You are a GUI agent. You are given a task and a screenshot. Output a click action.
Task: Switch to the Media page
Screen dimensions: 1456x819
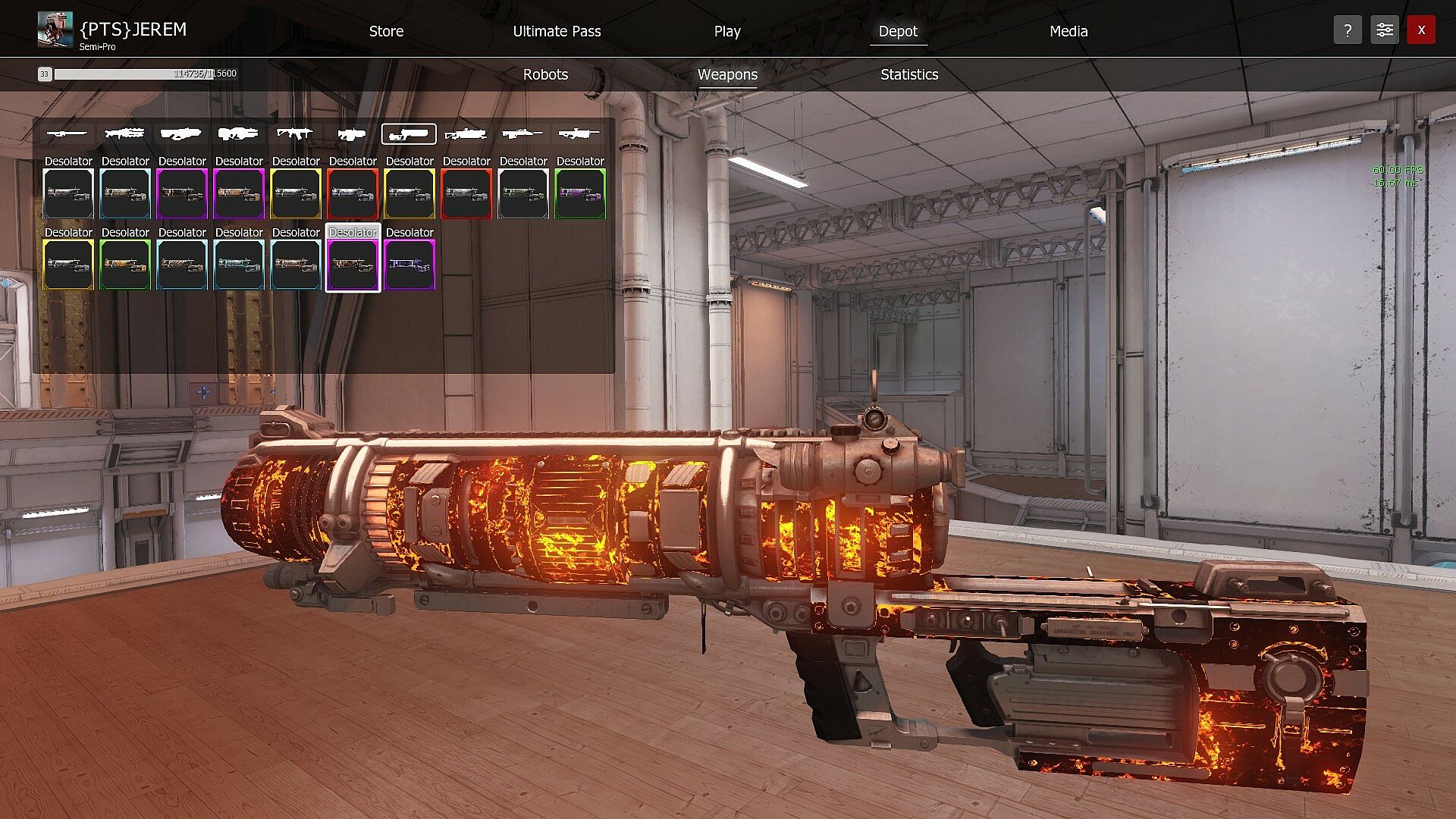pos(1068,31)
